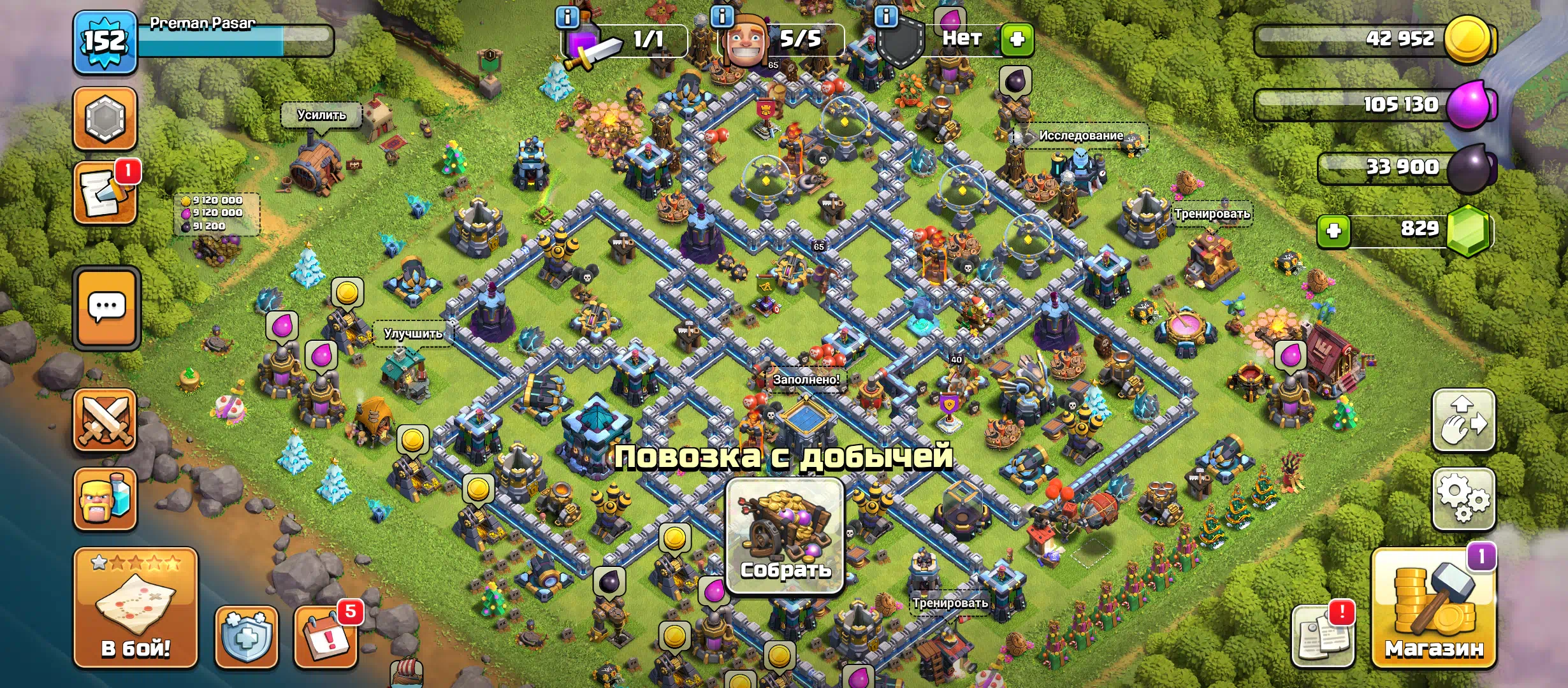Viewport: 1568px width, 688px height.
Task: Open the crossed swords battle log
Action: (105, 420)
